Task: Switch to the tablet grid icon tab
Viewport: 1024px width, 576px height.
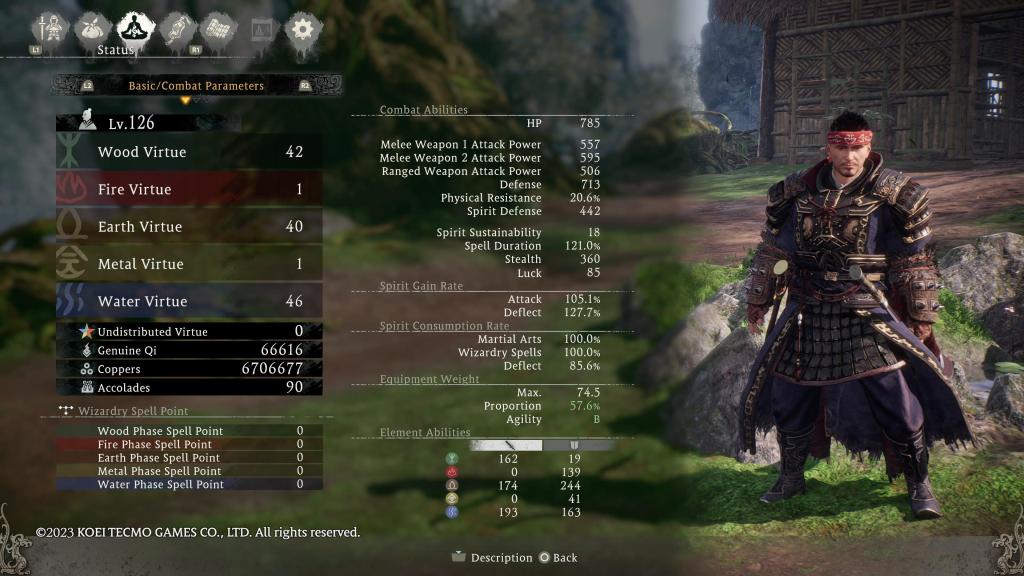Action: tap(219, 28)
